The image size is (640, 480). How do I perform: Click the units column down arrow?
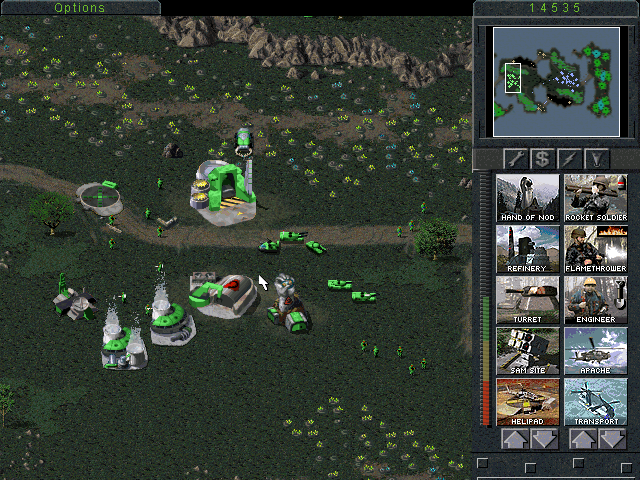611,439
